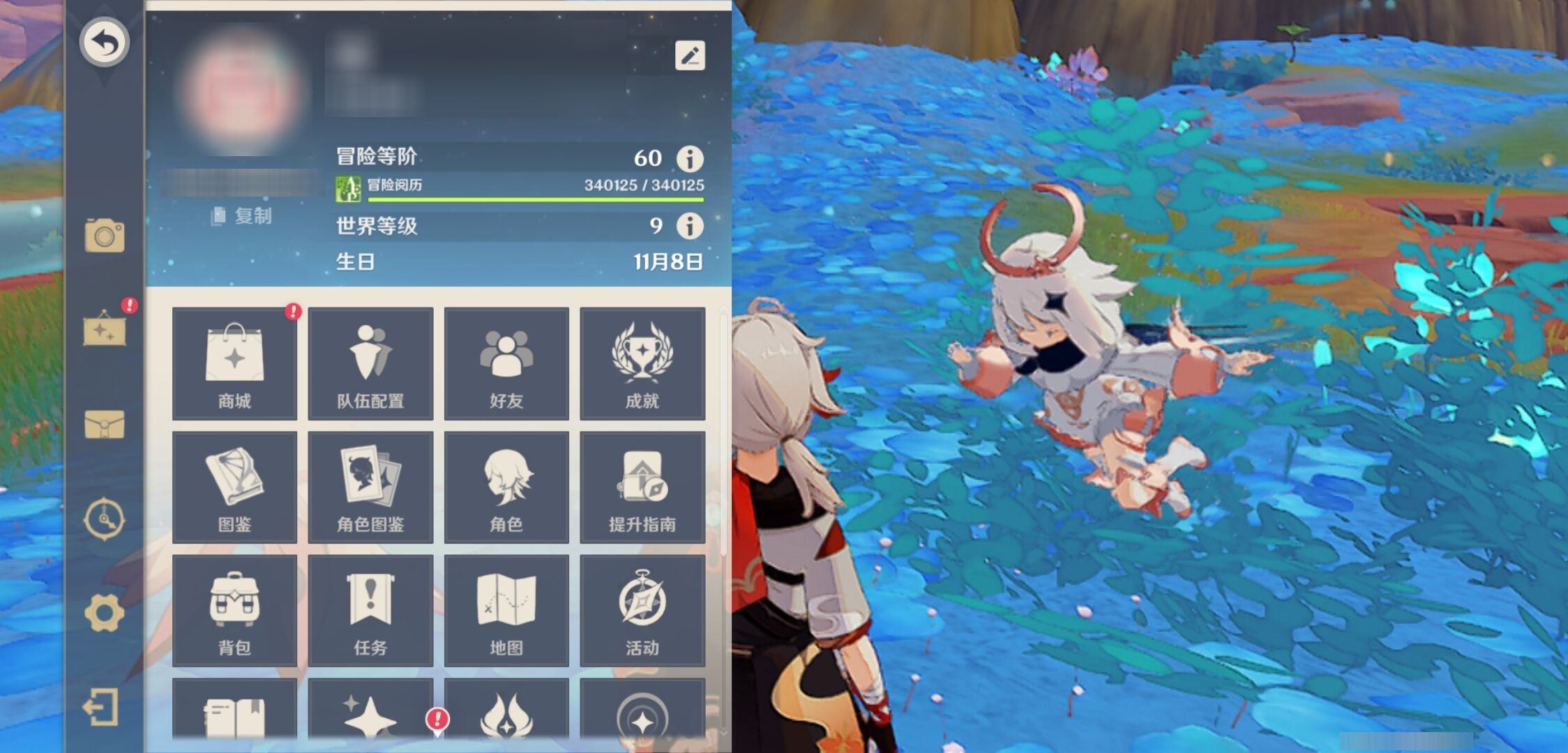The image size is (1568, 753).
Task: Open the 提升指南 guide tile
Action: click(642, 487)
